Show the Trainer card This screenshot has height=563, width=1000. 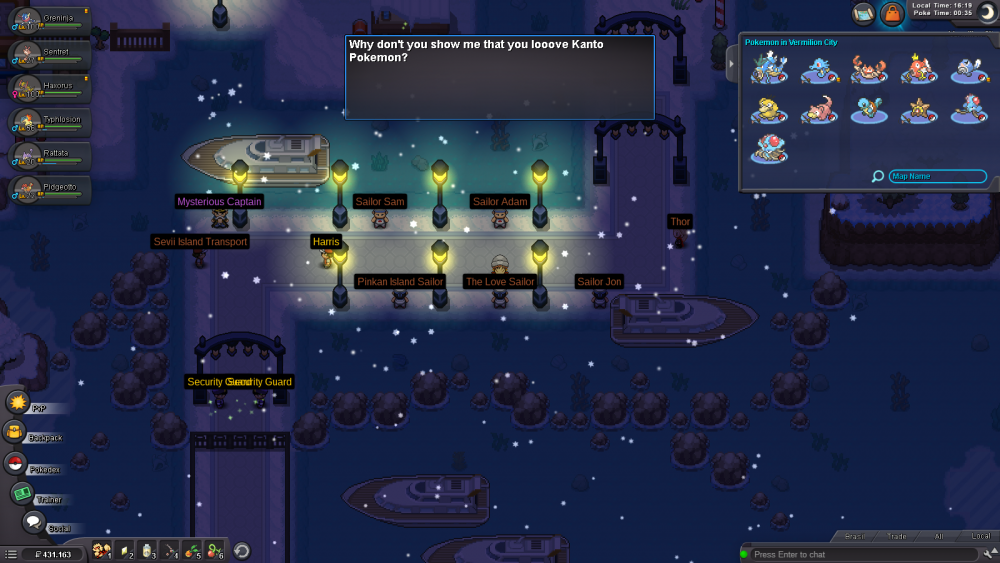click(x=22, y=493)
